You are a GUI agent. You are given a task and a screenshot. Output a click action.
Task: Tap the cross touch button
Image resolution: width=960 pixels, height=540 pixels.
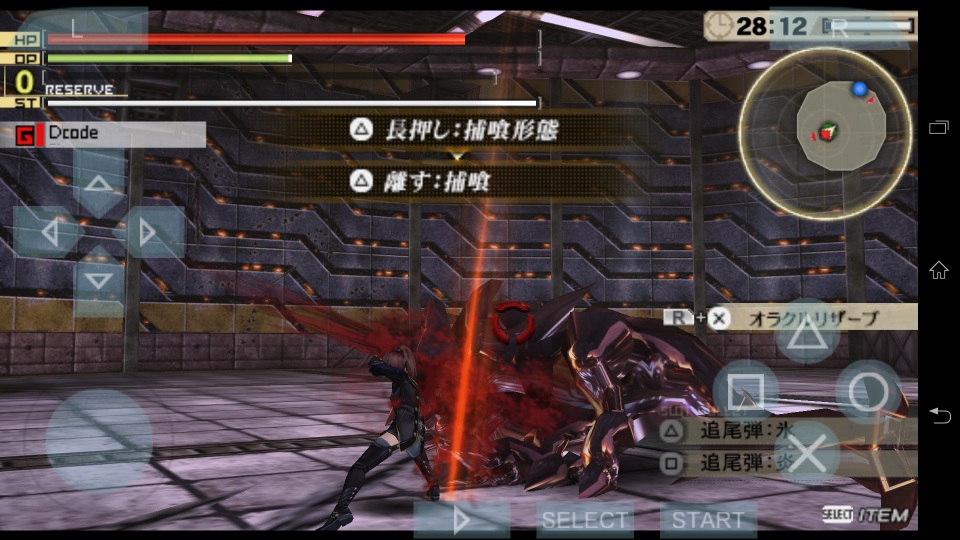point(807,452)
